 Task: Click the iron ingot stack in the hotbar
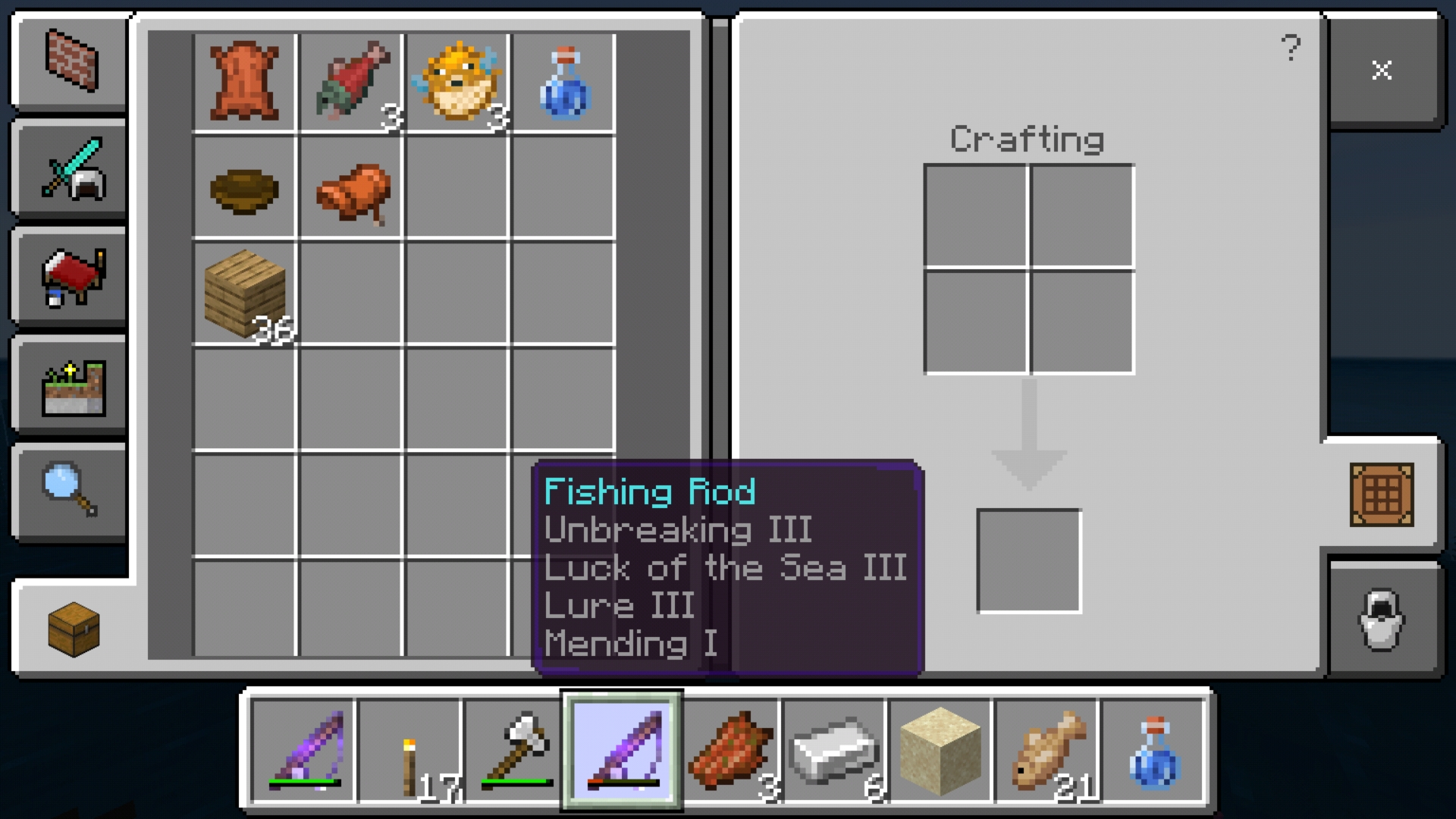834,751
